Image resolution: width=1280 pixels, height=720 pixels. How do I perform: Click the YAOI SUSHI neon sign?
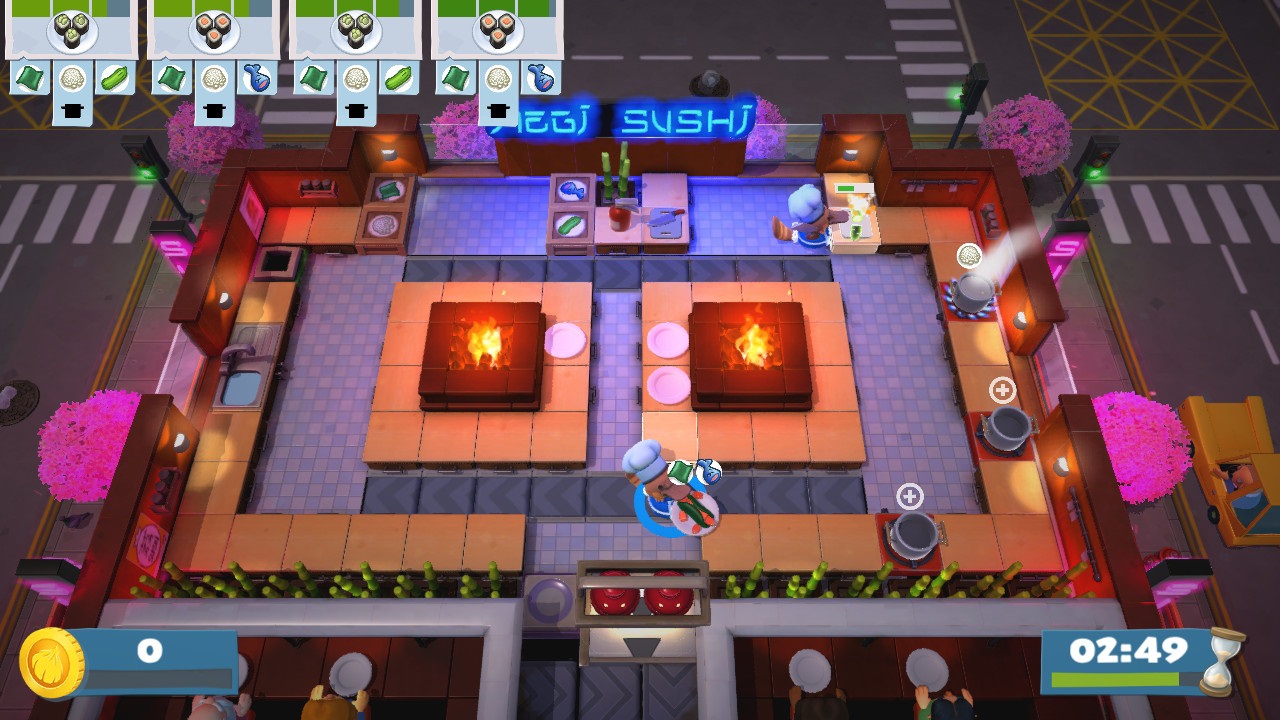click(620, 120)
